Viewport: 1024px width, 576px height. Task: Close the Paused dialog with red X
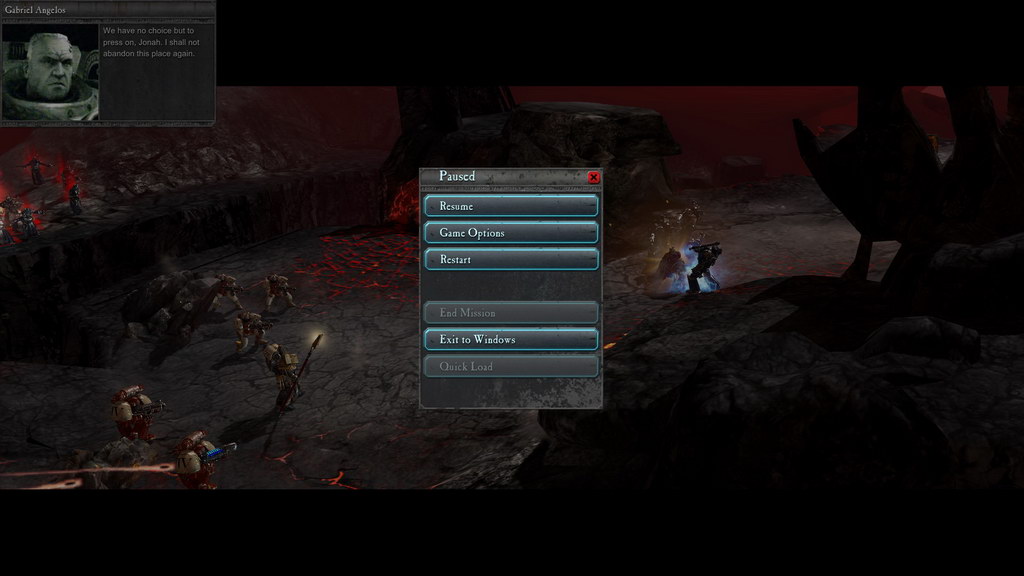[594, 177]
